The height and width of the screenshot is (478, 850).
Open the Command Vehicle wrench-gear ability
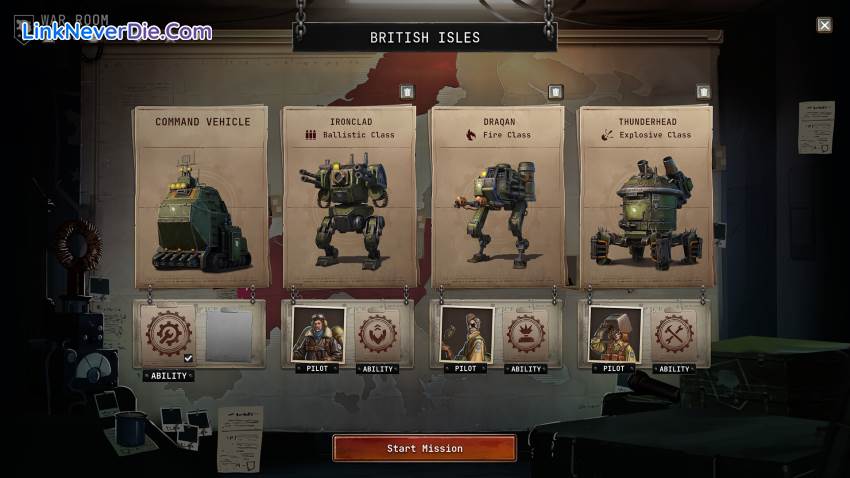click(x=168, y=335)
